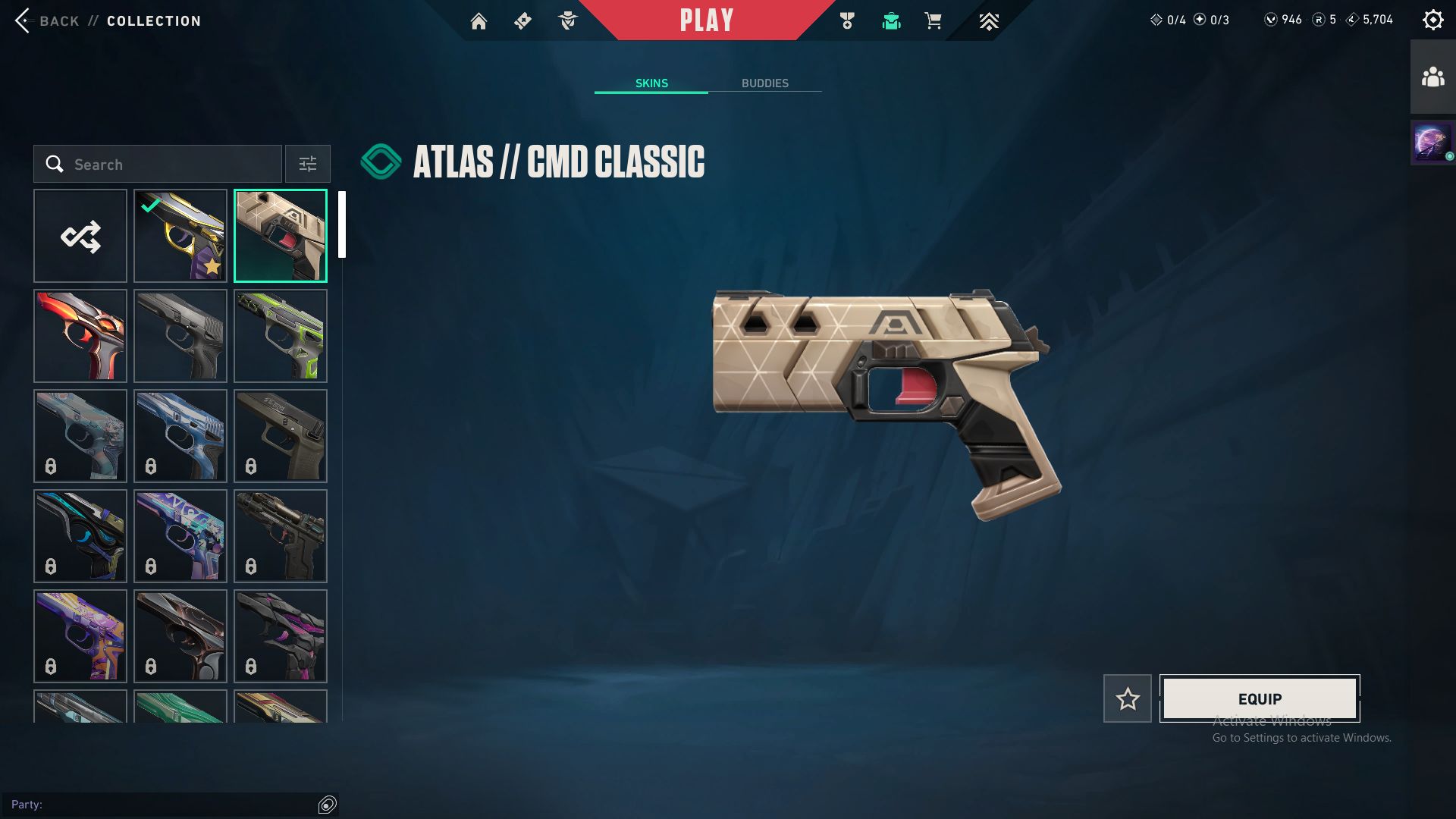This screenshot has width=1456, height=819.
Task: Open the social friends panel
Action: (1432, 77)
